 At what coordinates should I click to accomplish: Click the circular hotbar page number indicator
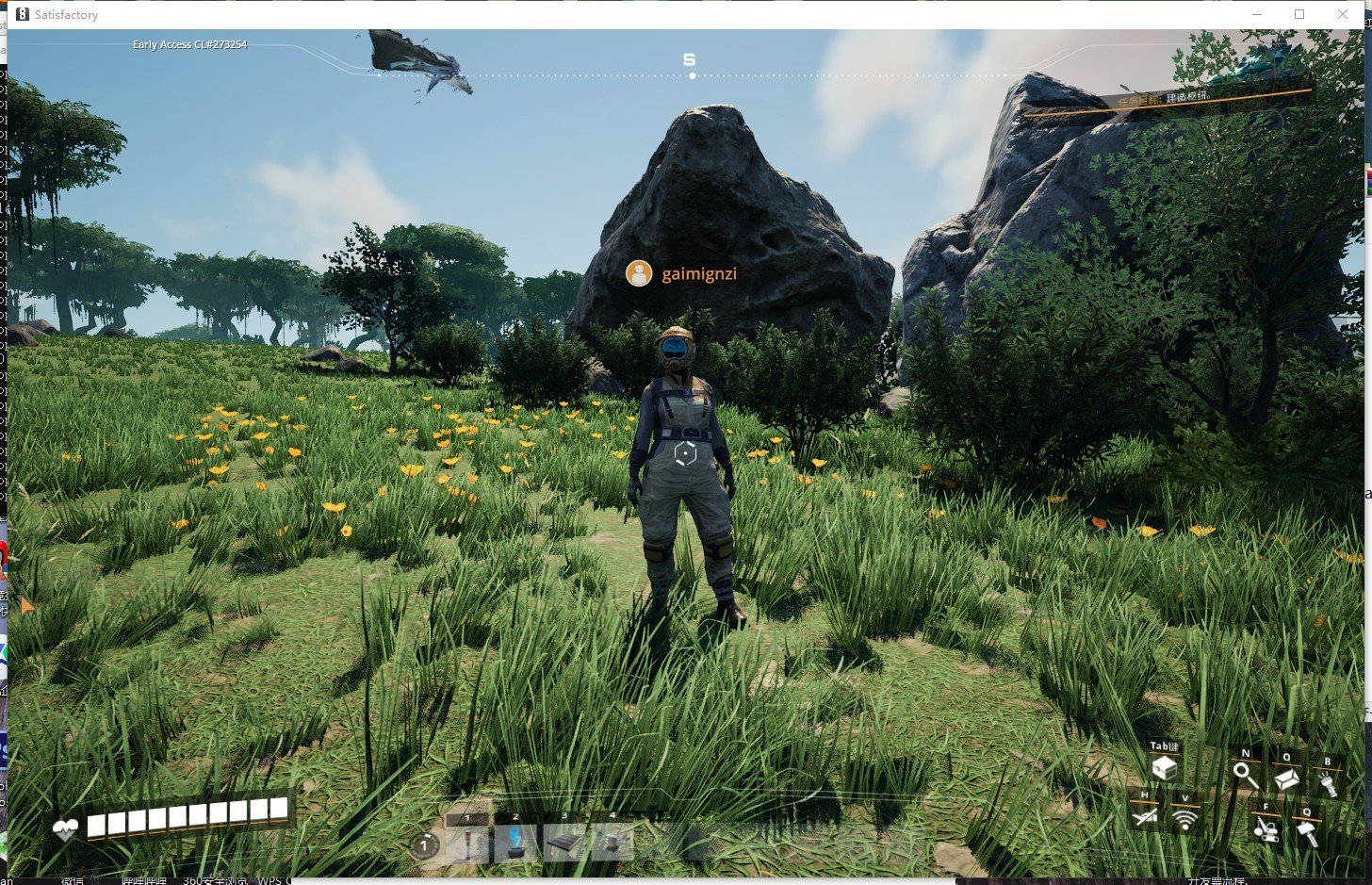point(424,845)
